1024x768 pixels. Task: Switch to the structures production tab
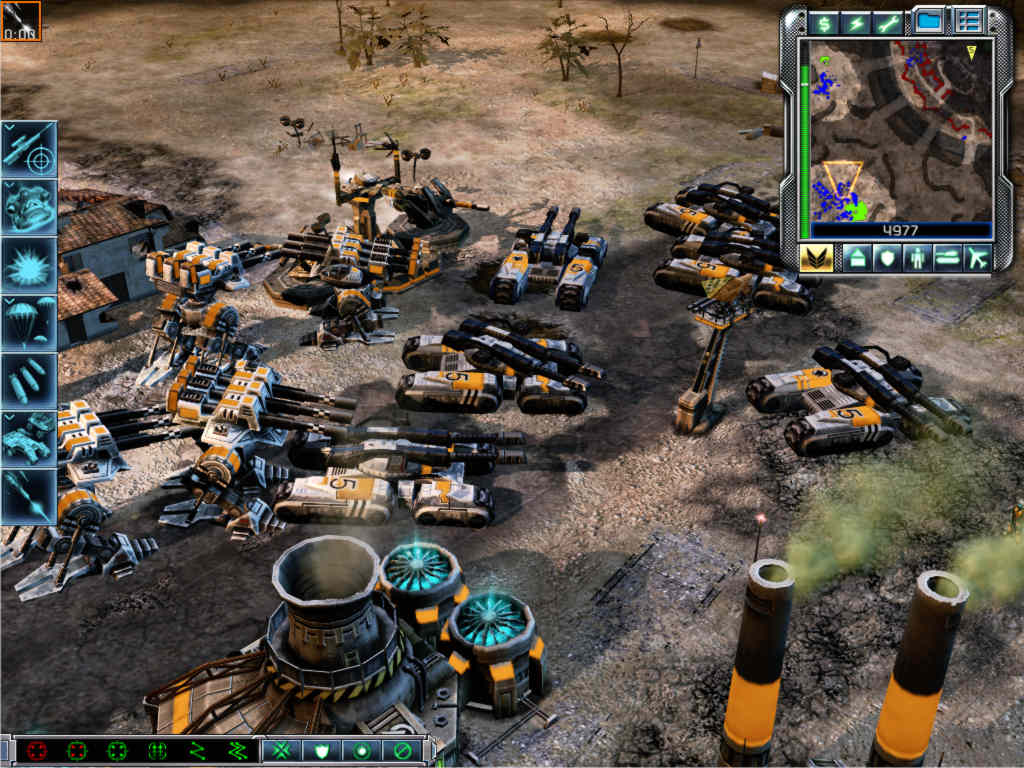tap(856, 258)
